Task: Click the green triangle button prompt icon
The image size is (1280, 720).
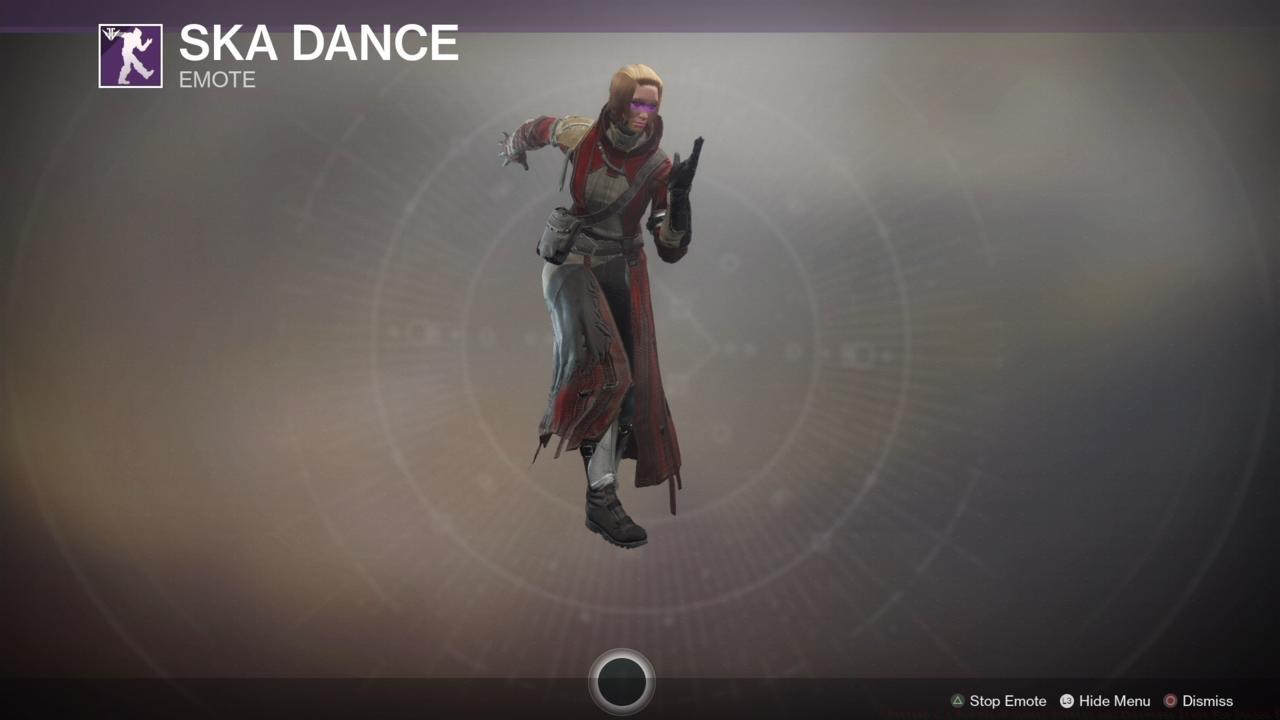Action: [x=957, y=700]
